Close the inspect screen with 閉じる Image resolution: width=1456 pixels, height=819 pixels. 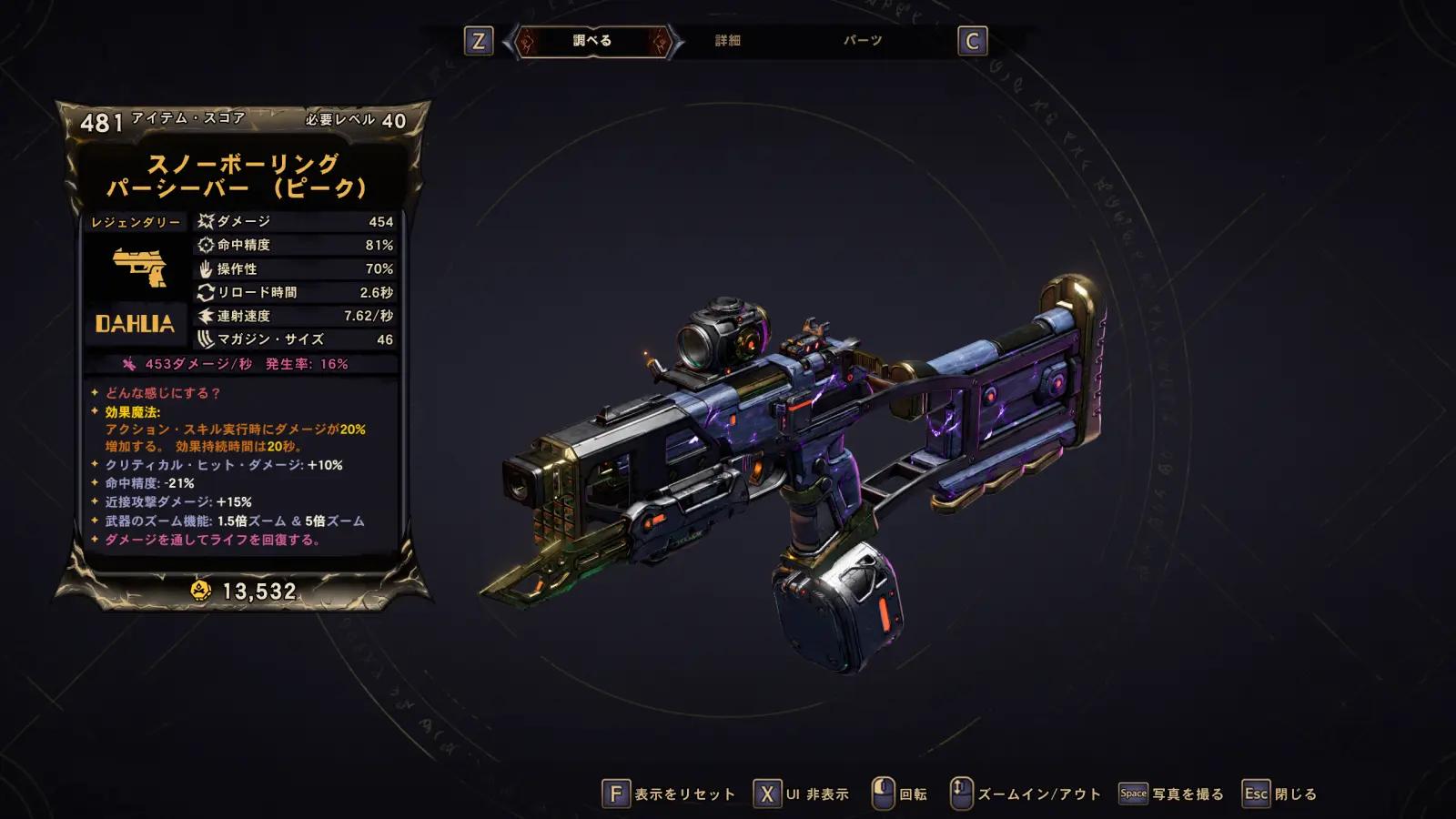click(1279, 794)
